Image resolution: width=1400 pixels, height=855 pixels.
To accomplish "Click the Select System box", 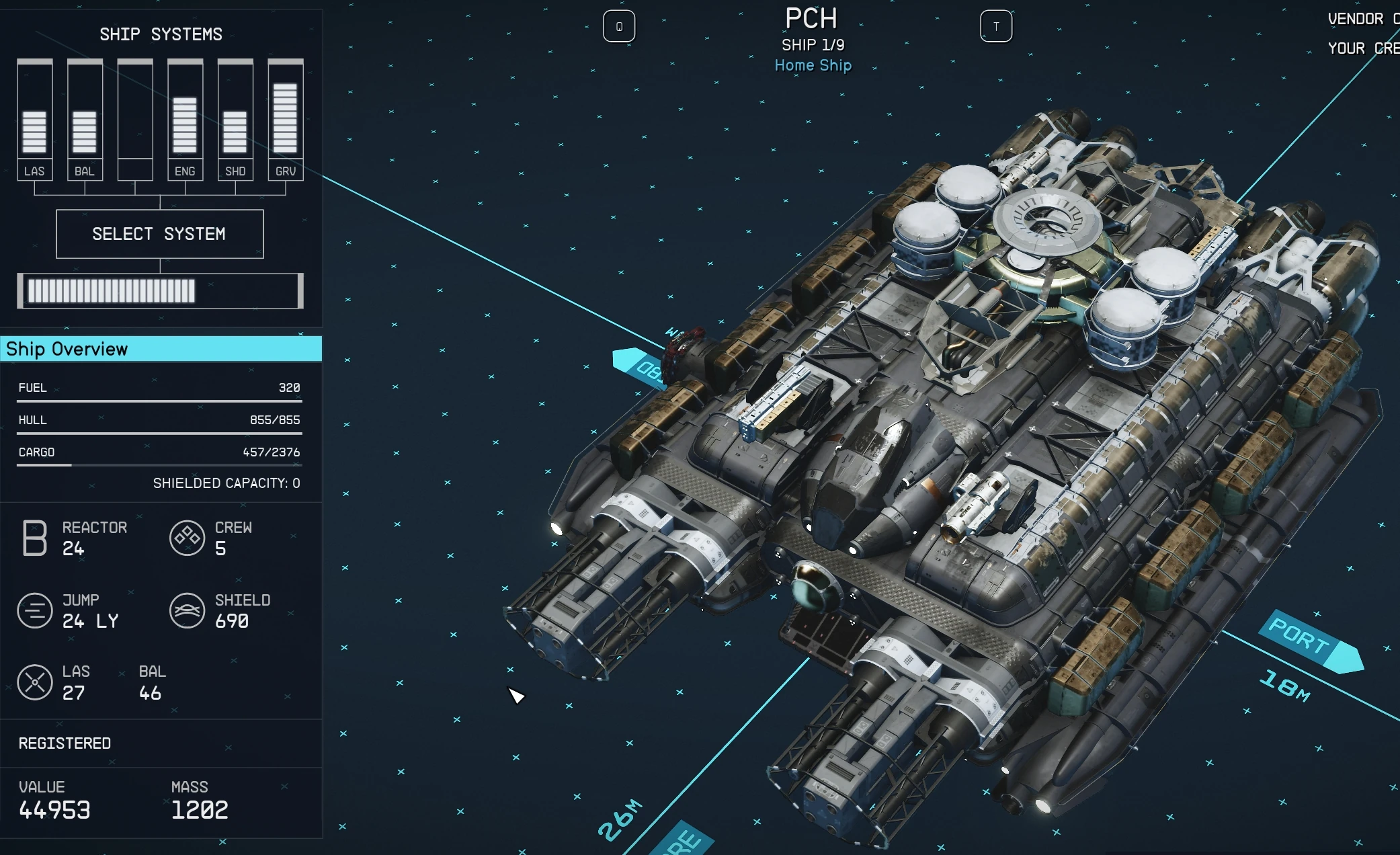I will 160,234.
